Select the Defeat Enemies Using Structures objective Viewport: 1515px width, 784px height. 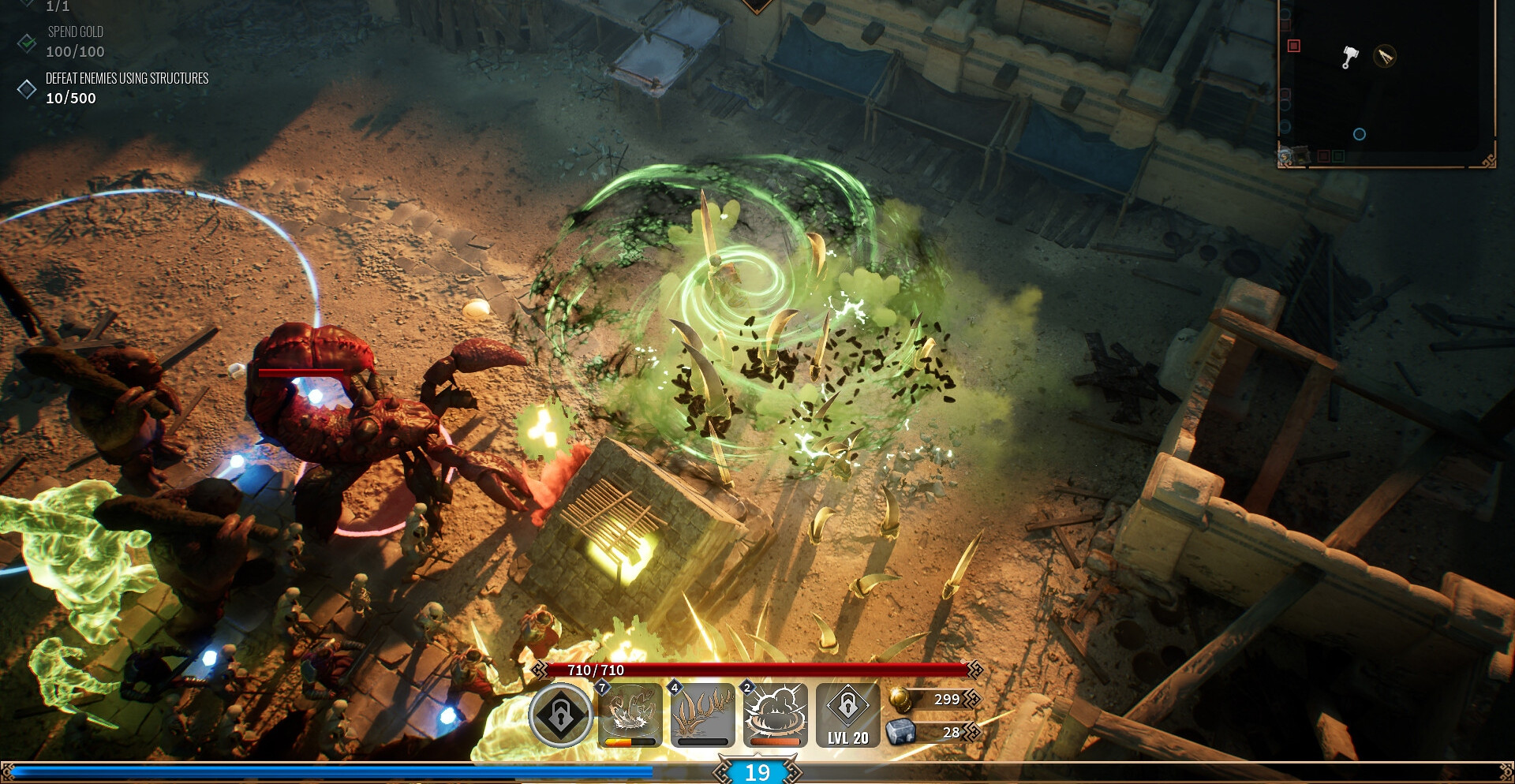(x=126, y=88)
